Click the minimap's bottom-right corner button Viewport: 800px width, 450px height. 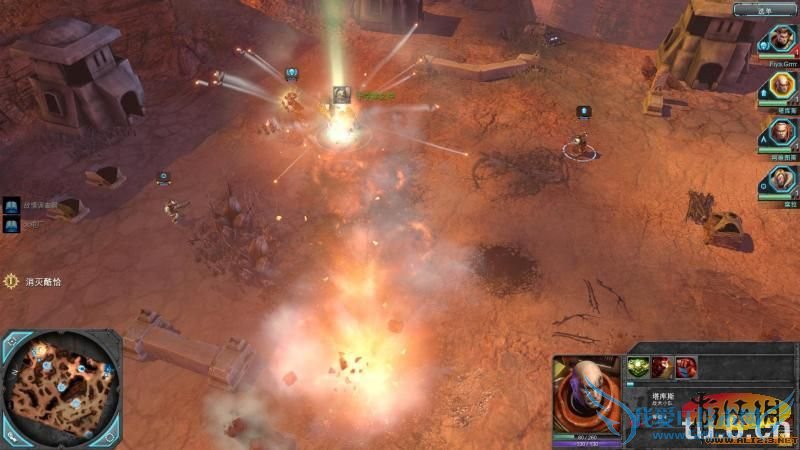[x=112, y=437]
